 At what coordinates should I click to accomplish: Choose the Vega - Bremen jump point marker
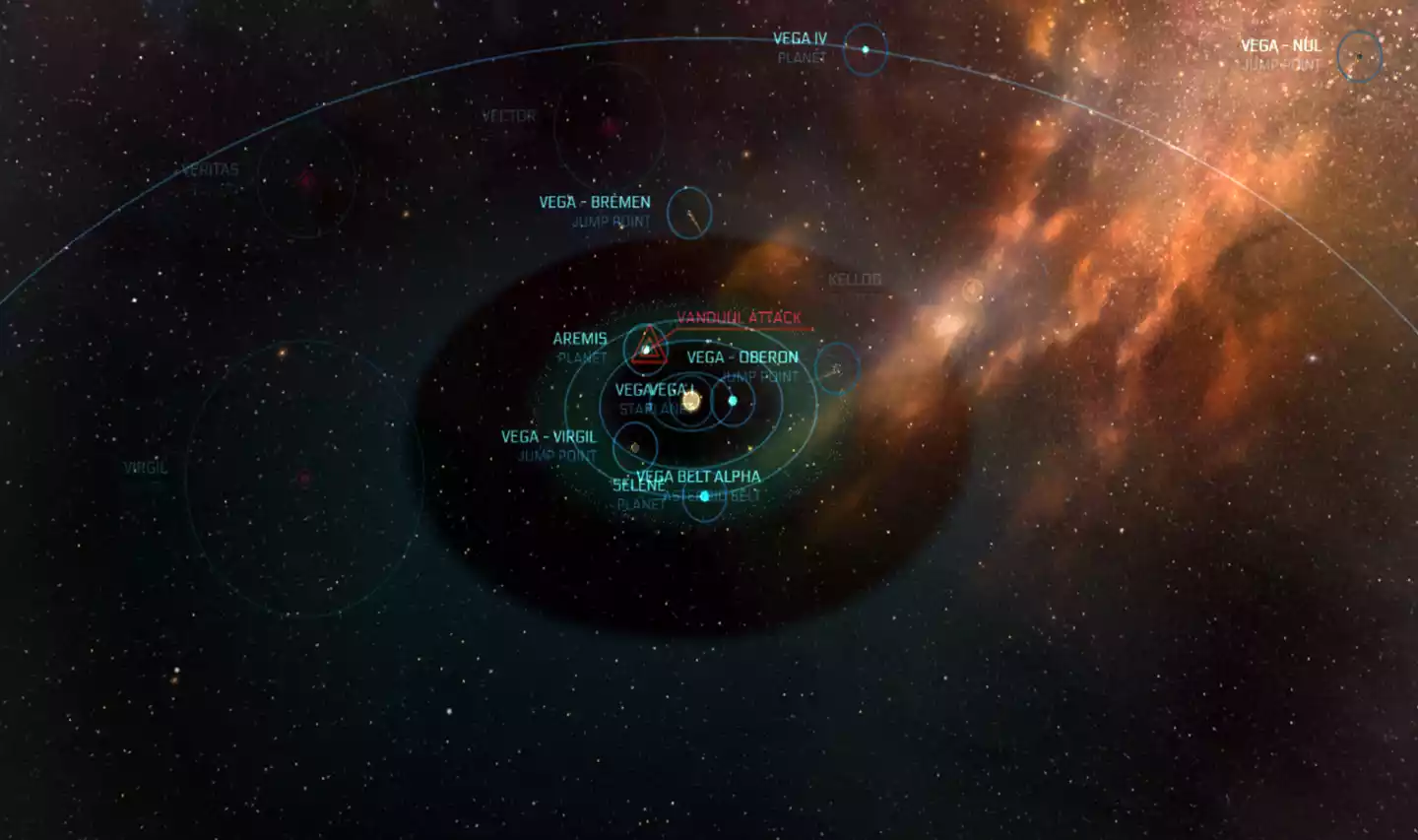point(689,213)
